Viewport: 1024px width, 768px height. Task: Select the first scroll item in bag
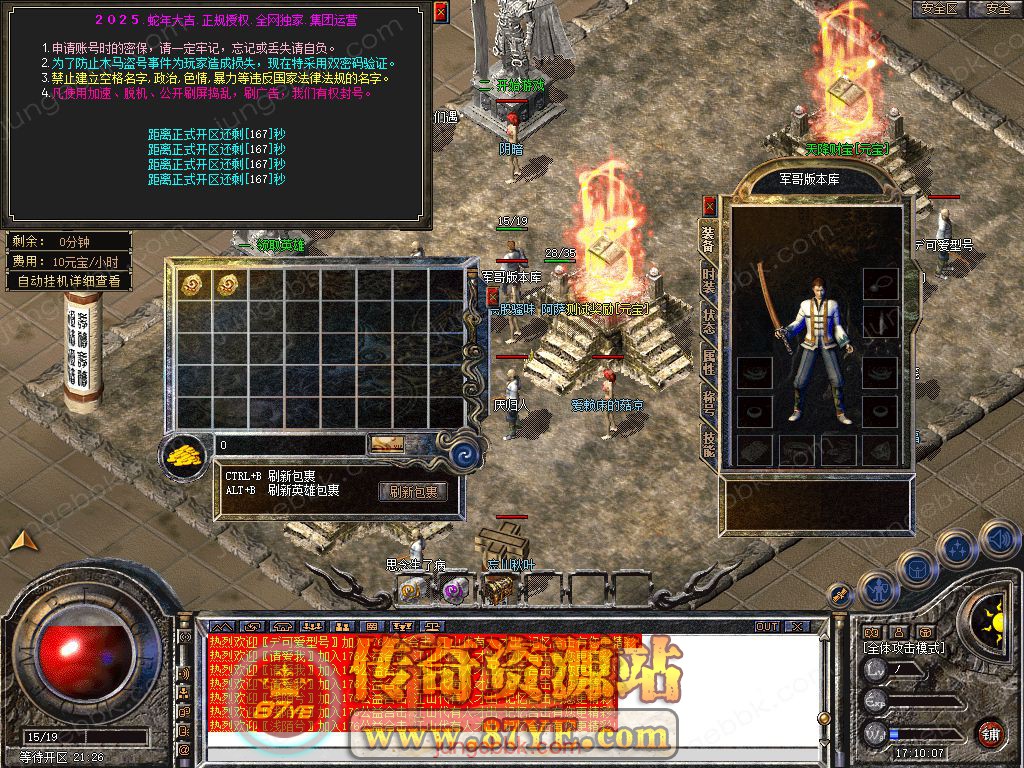[190, 284]
